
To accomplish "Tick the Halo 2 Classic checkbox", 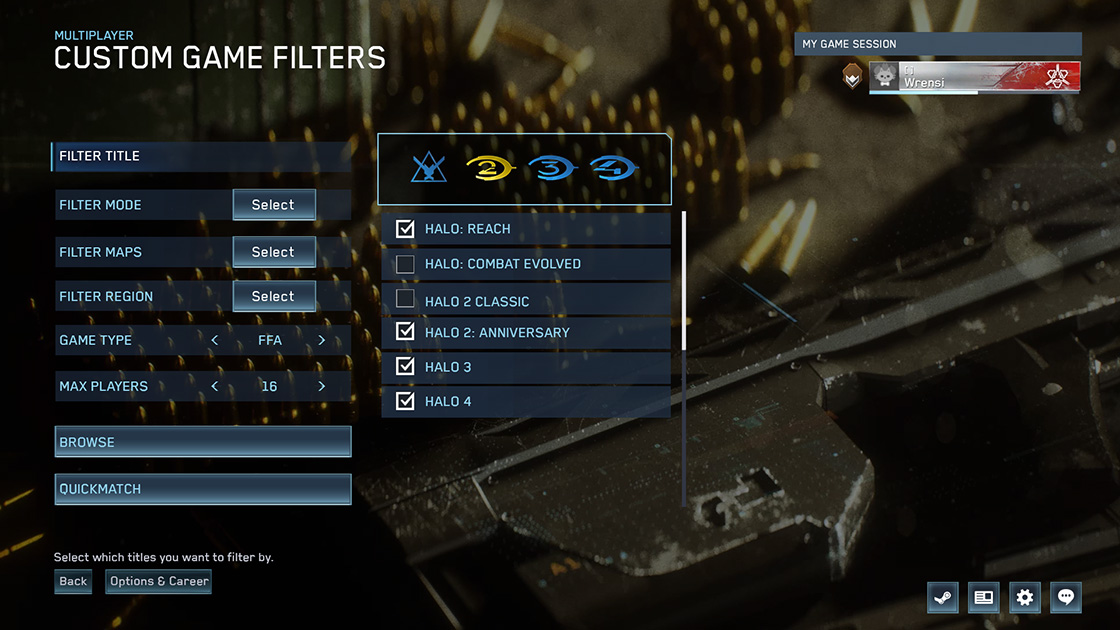I will click(x=405, y=299).
